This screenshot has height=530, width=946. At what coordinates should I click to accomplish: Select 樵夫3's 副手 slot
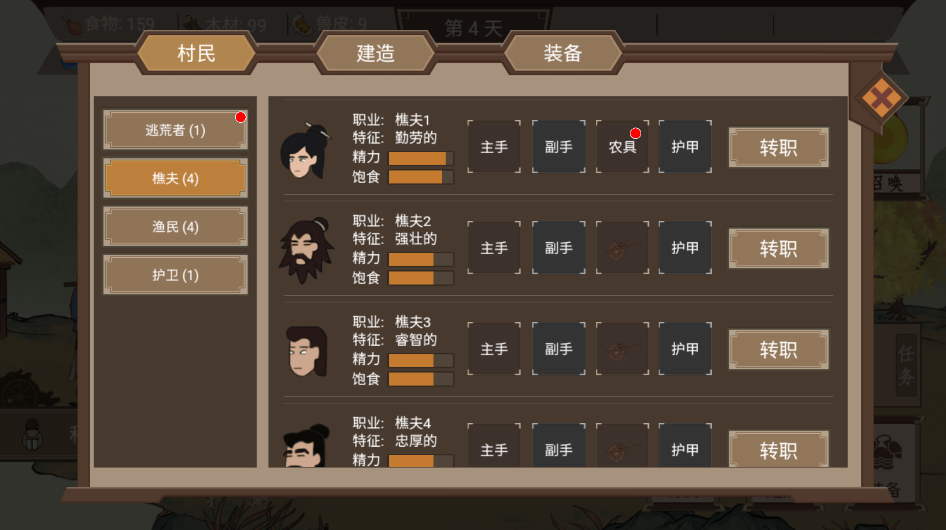tap(558, 349)
